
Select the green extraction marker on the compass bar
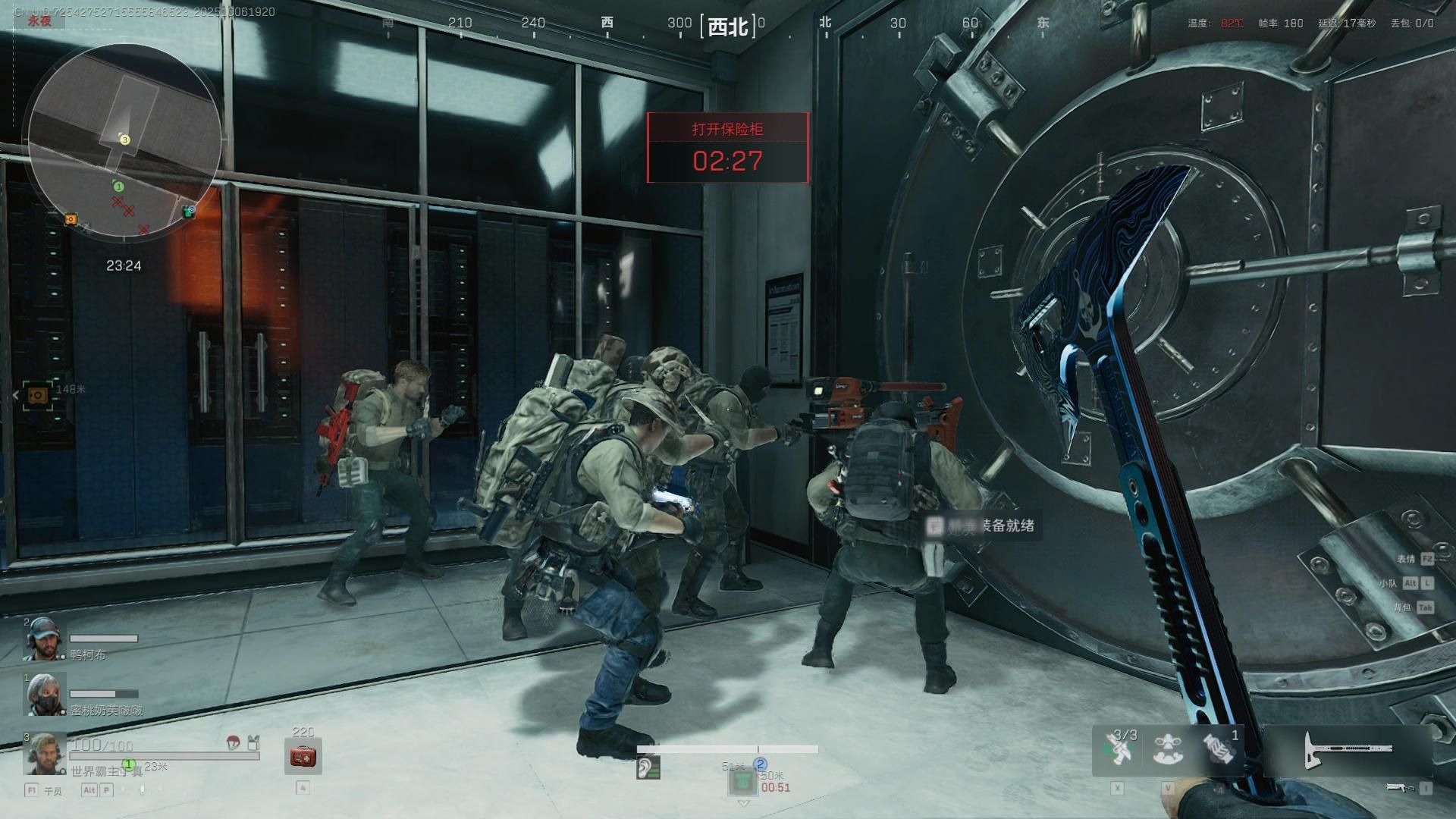tap(743, 780)
